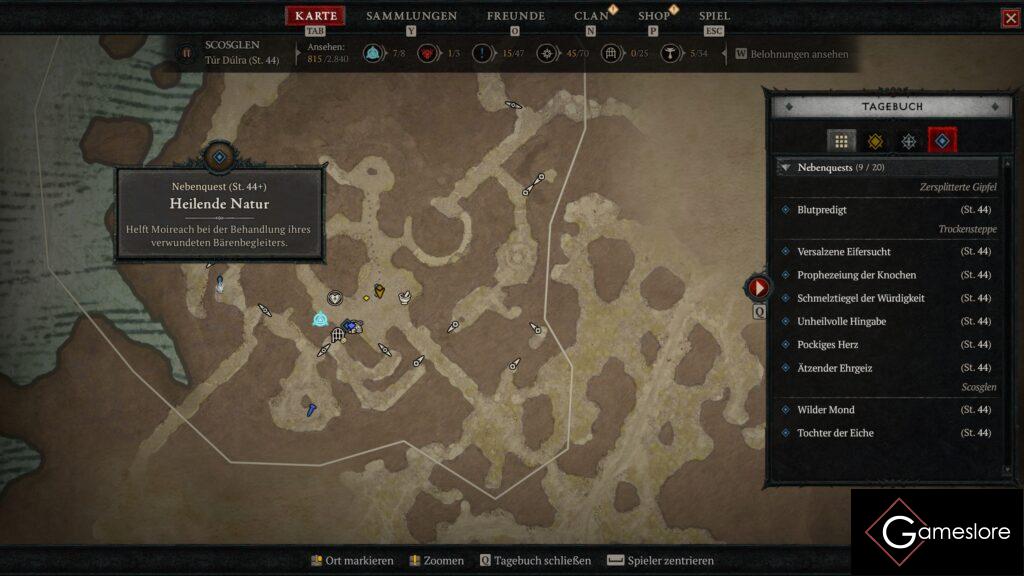Image resolution: width=1024 pixels, height=576 pixels.
Task: Select the gold diamond journal filter
Action: pyautogui.click(x=875, y=141)
